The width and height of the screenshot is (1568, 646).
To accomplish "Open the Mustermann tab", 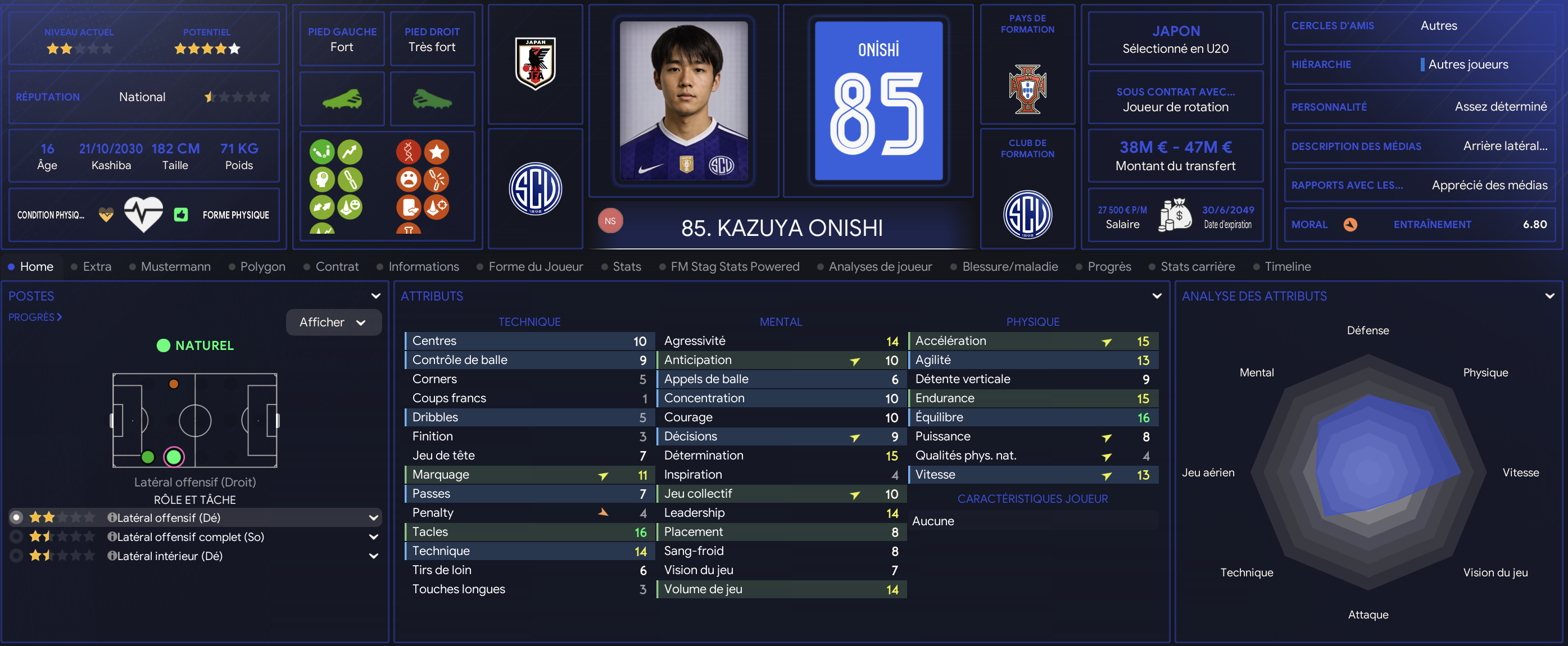I will click(x=175, y=266).
